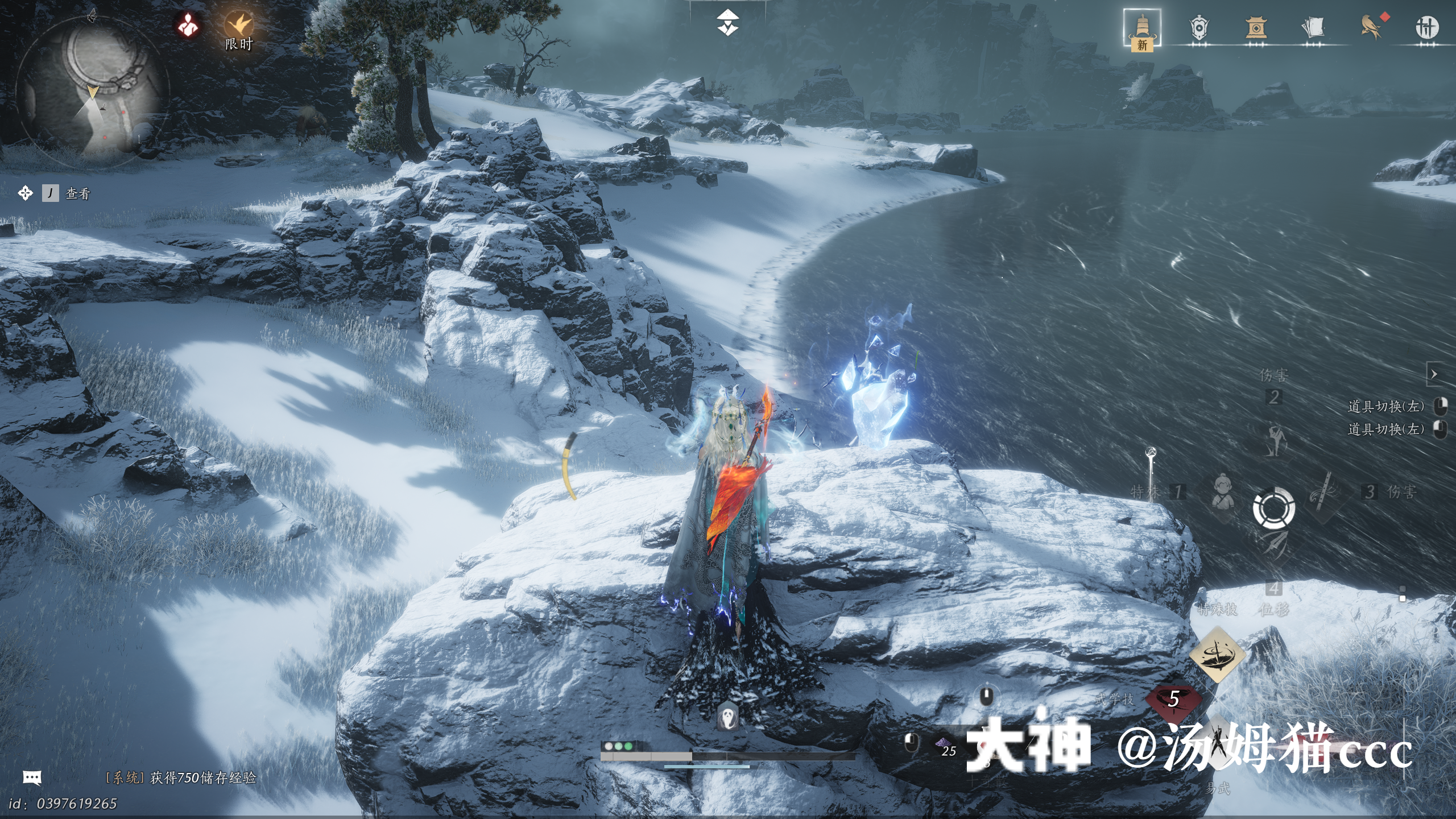Image resolution: width=1456 pixels, height=819 pixels.
Task: Click the white segmented skill wheel center
Action: click(1274, 508)
